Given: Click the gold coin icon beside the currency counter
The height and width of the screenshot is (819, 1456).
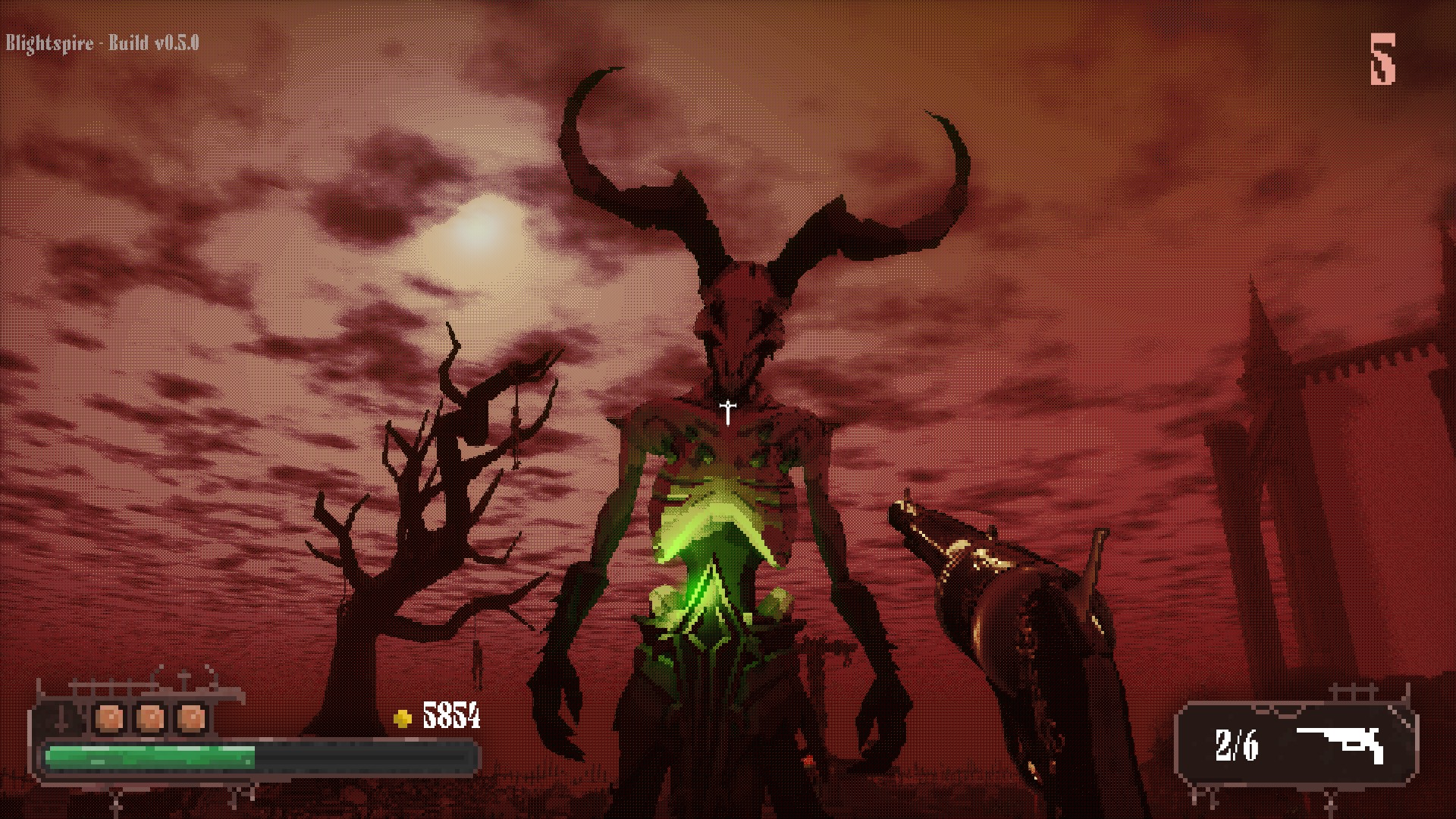Looking at the screenshot, I should [402, 717].
